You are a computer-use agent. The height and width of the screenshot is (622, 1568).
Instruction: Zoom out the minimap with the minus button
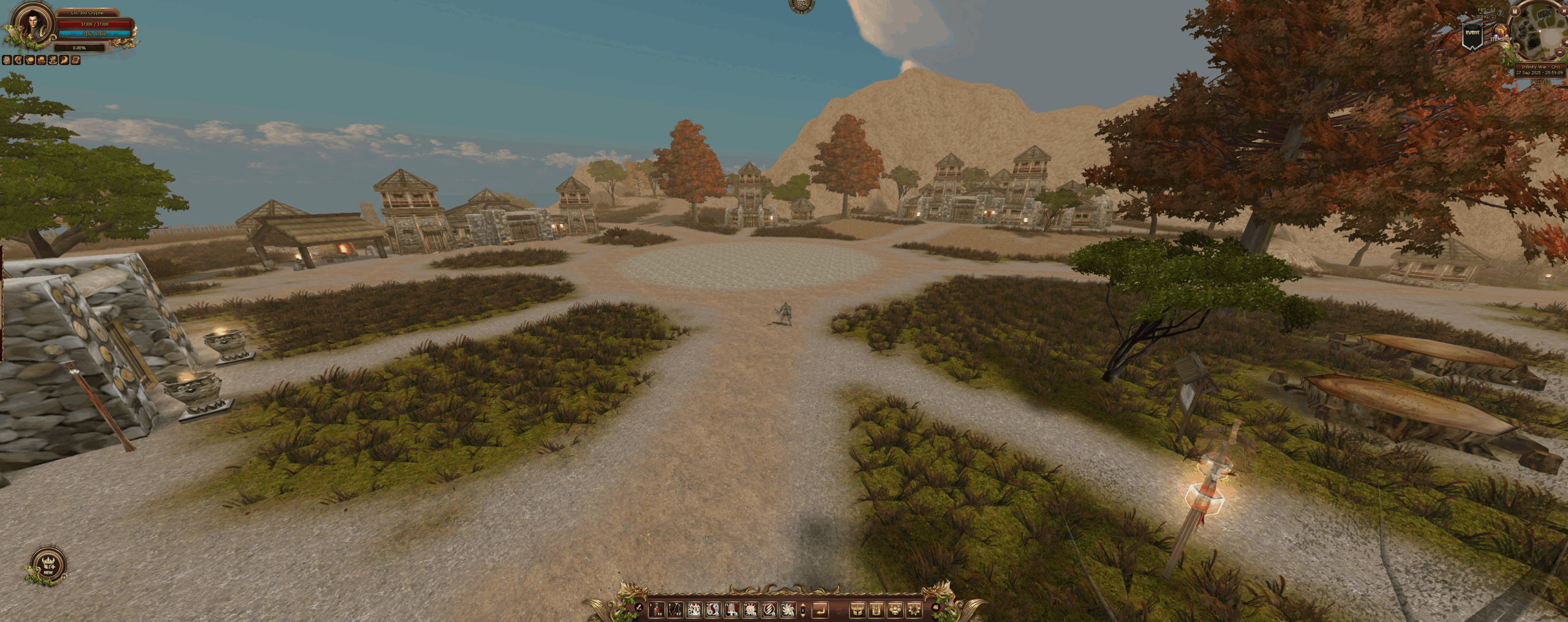click(1559, 53)
